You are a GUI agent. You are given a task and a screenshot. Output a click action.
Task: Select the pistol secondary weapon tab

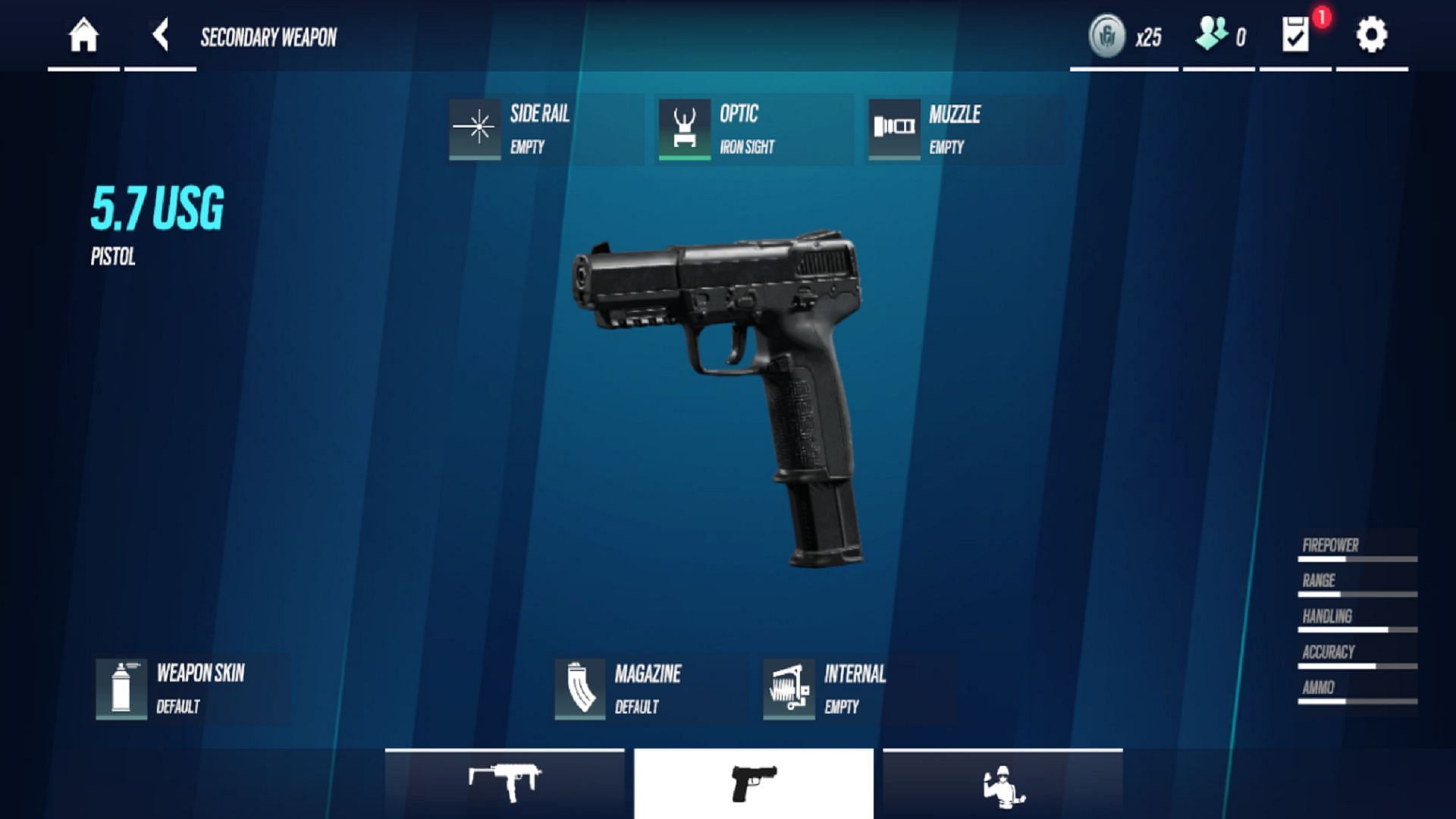tap(754, 783)
